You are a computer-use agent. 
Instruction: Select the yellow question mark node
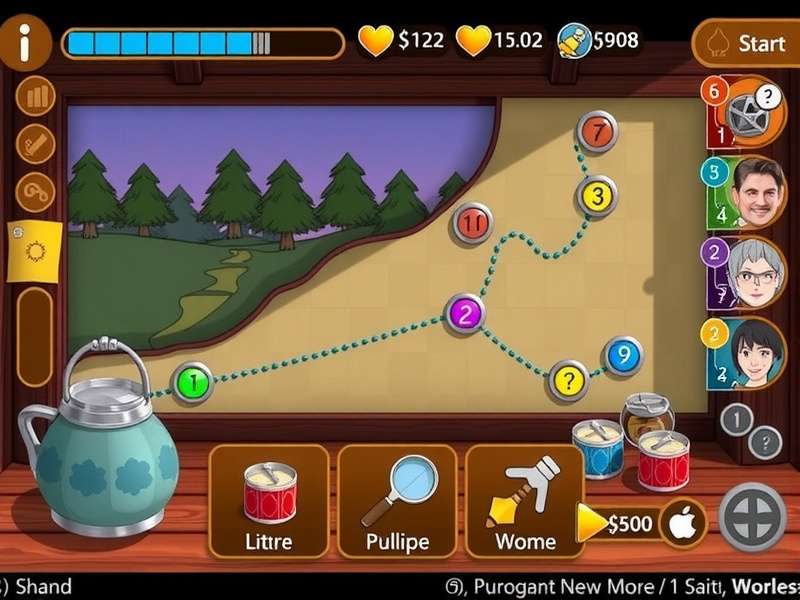tap(568, 380)
